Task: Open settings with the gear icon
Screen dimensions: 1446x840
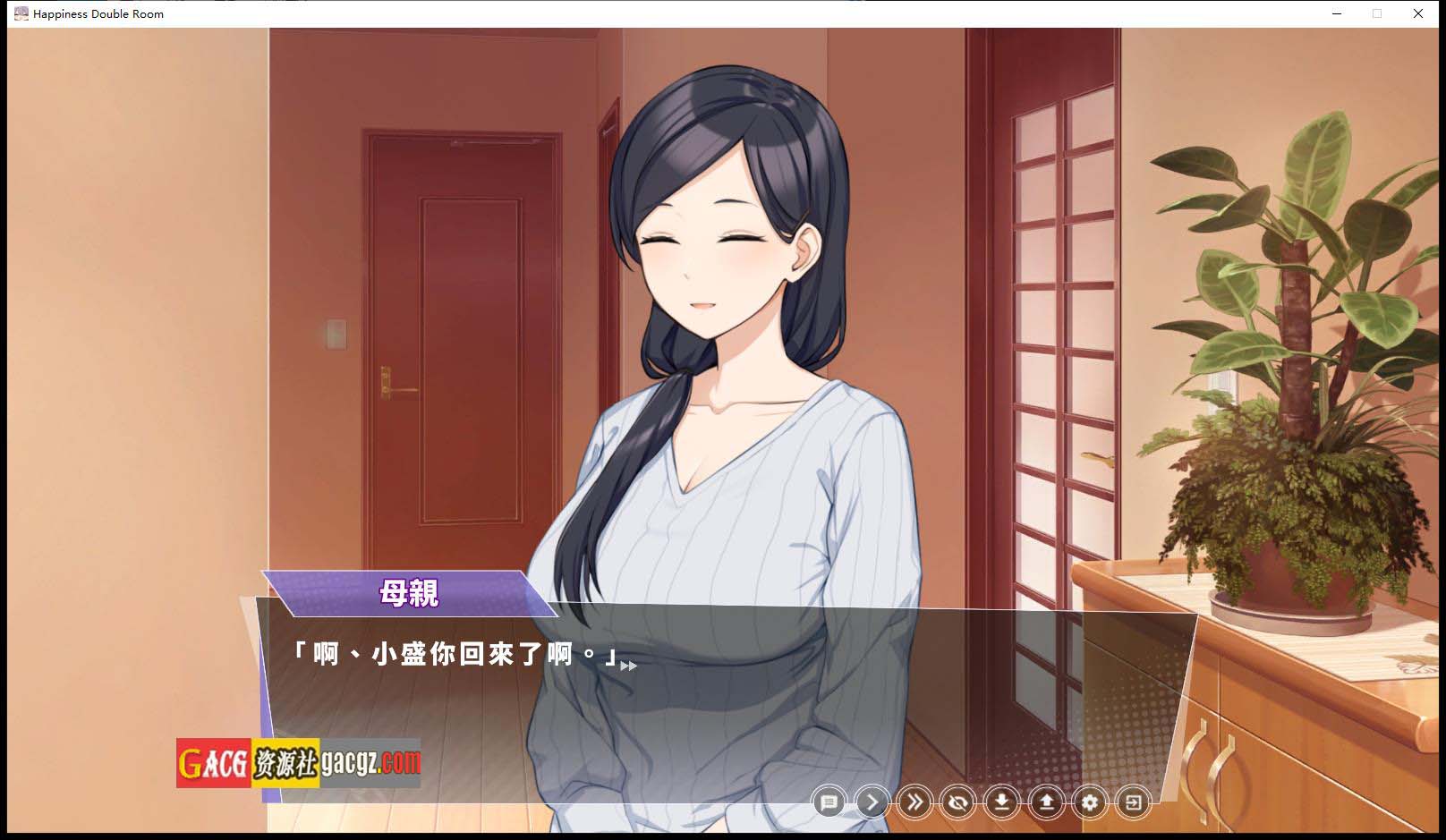Action: click(1089, 802)
